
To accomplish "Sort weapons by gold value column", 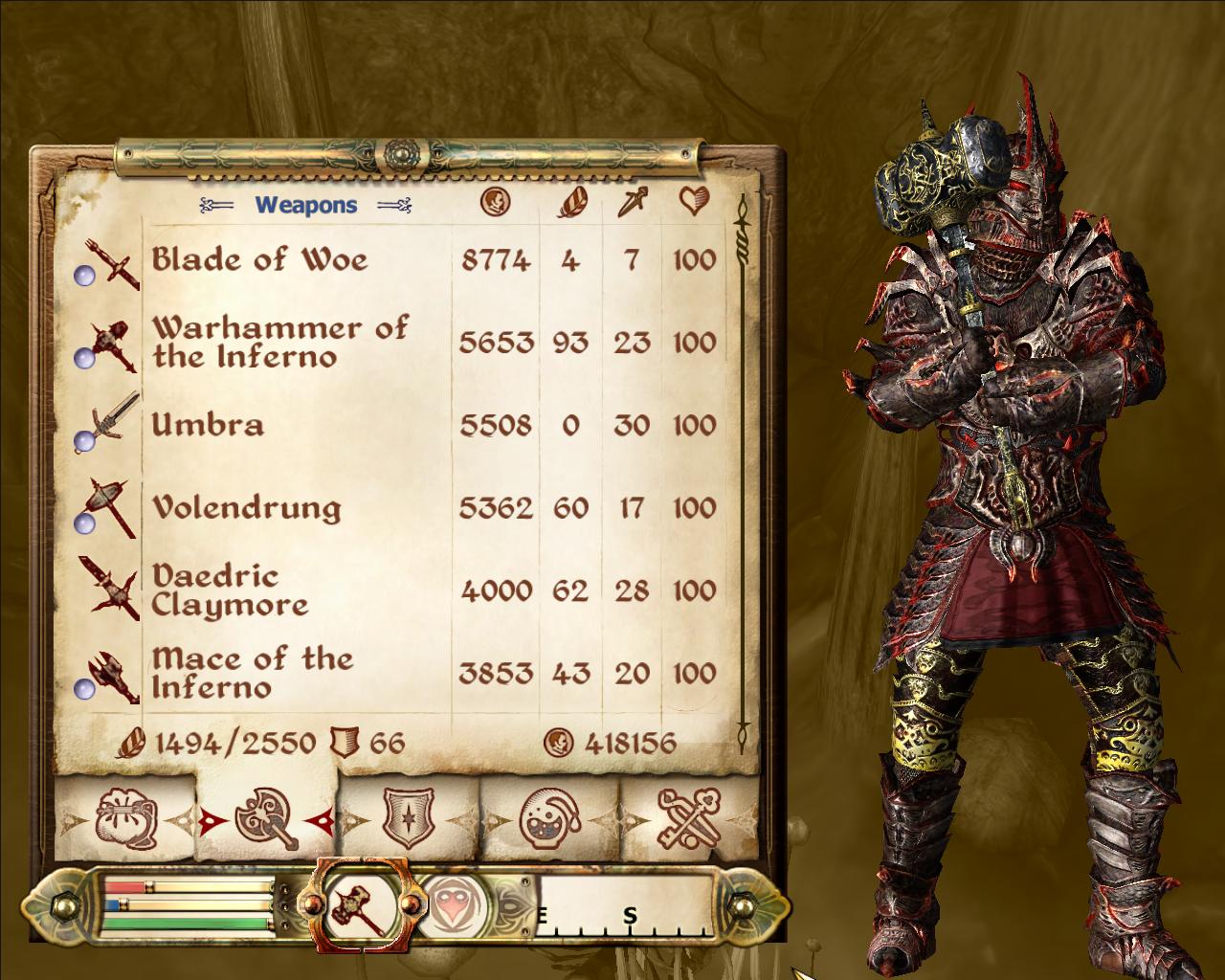I will pos(495,203).
